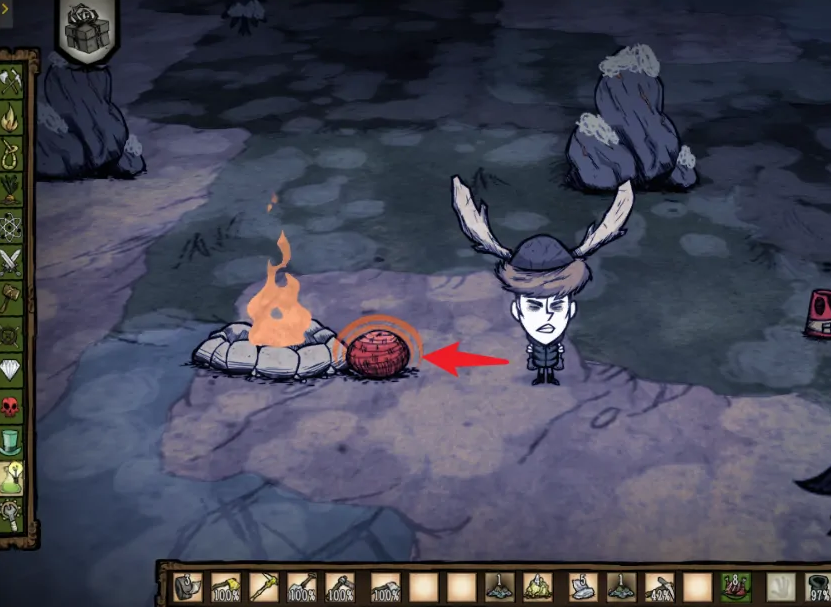Open the gift box notification
This screenshot has height=607, width=831.
coord(85,32)
